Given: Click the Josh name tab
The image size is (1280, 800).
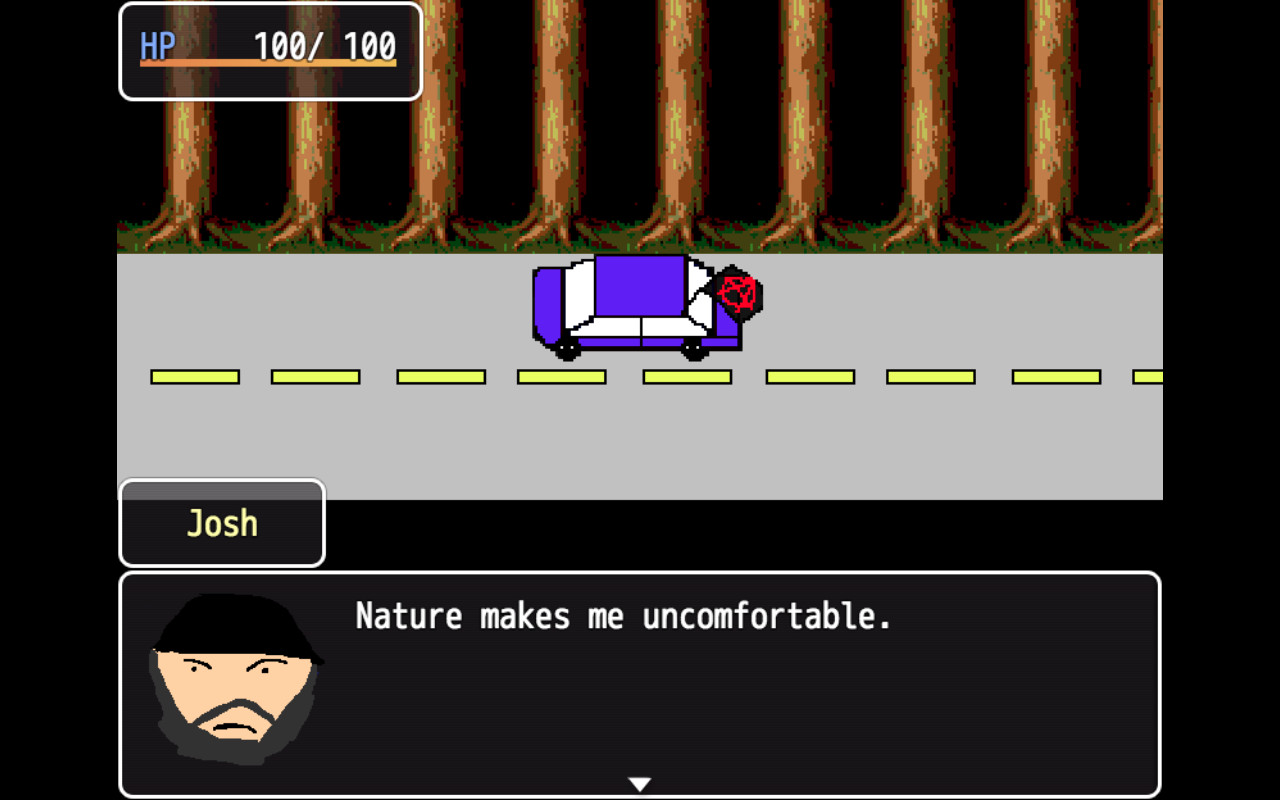Looking at the screenshot, I should pos(220,522).
